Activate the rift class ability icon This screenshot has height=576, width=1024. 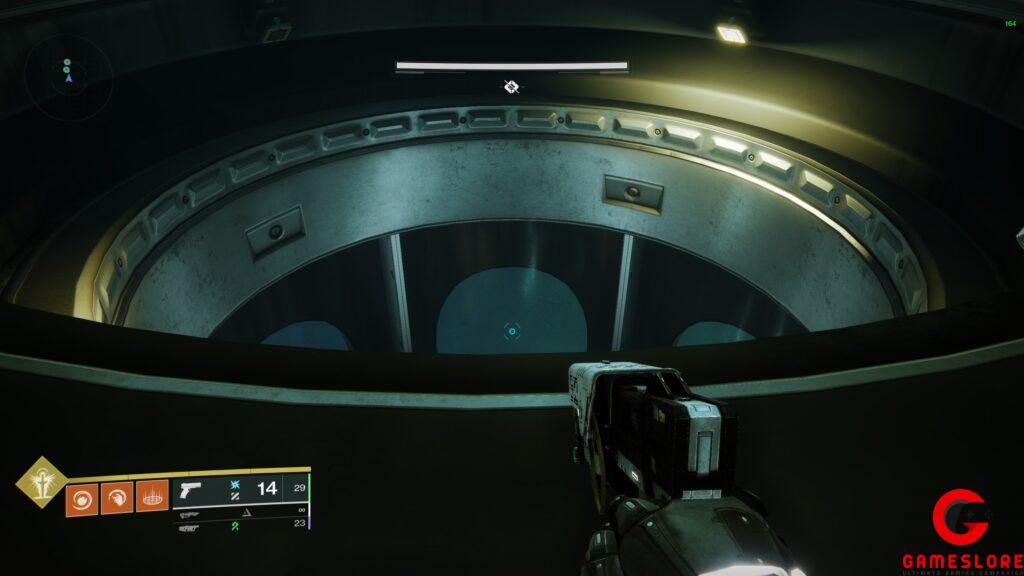point(152,497)
